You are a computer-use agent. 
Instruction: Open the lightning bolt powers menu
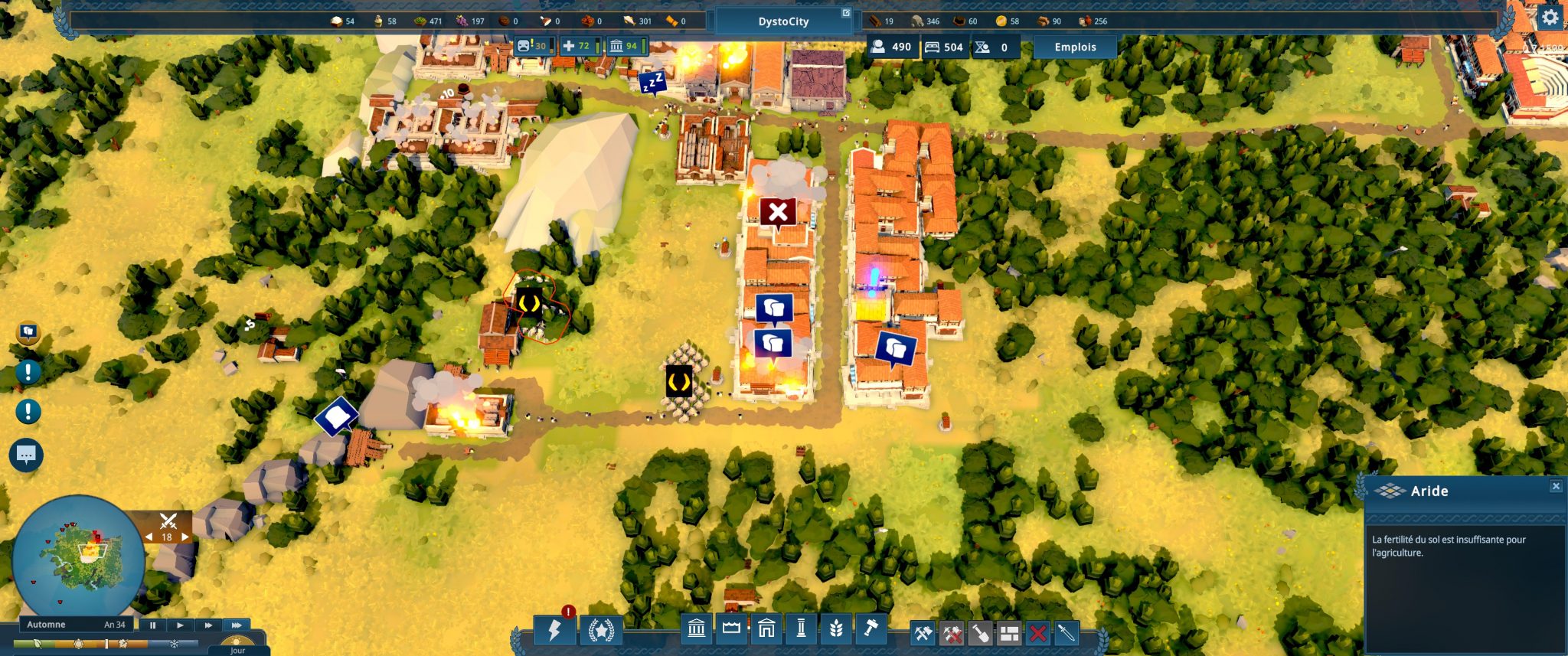[x=554, y=630]
